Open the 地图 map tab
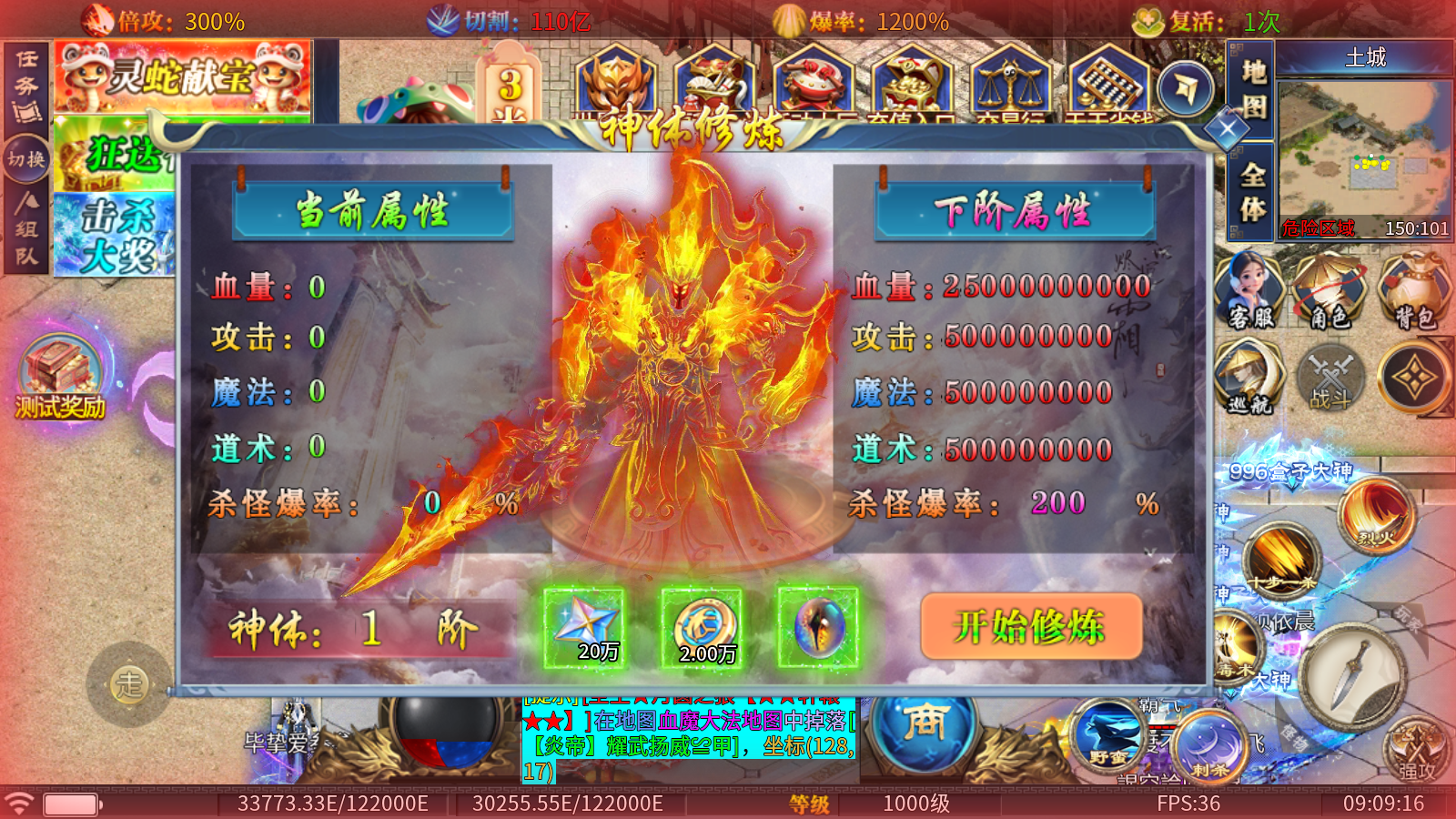1456x819 pixels. [1253, 89]
